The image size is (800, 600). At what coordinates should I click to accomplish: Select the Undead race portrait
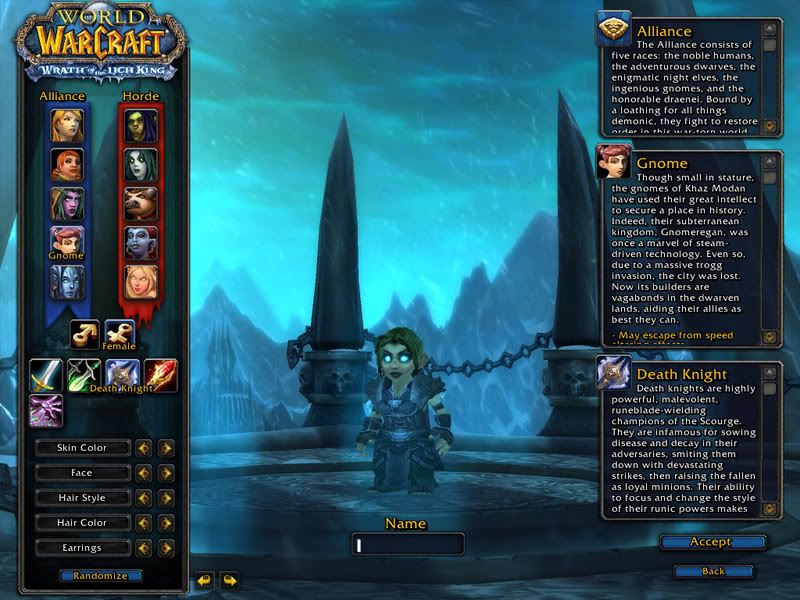click(x=140, y=165)
